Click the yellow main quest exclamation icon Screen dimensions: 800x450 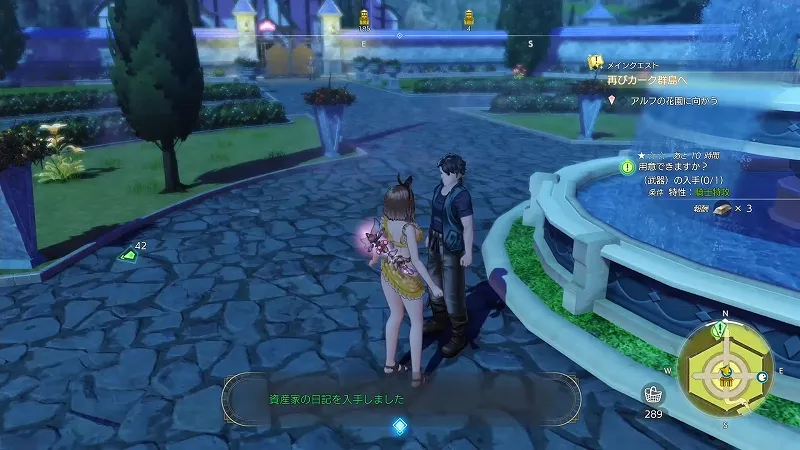[596, 61]
